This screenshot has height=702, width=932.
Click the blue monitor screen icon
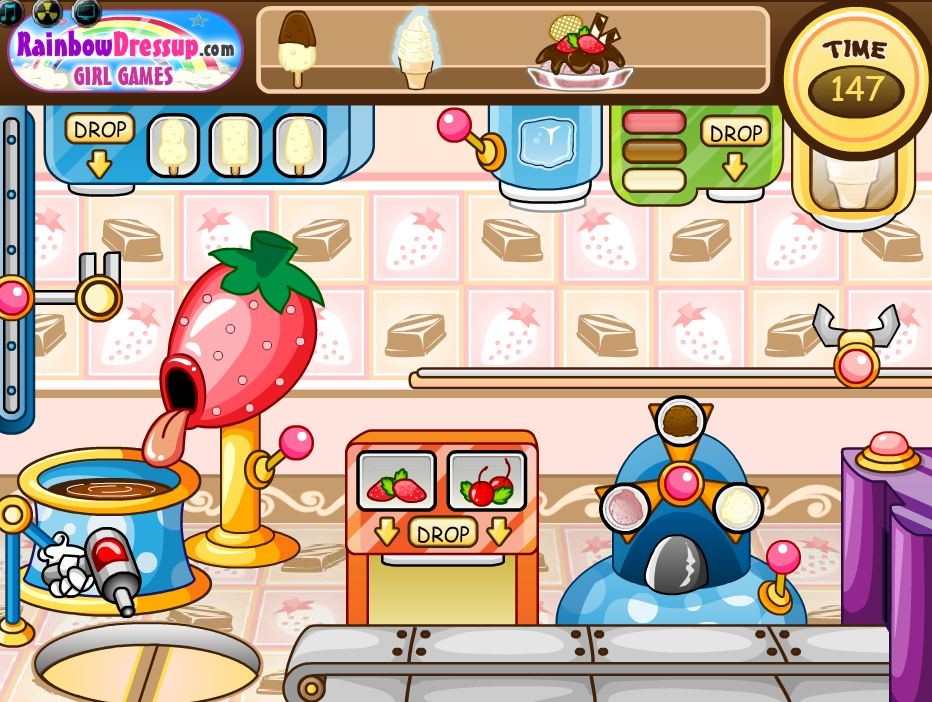(87, 11)
